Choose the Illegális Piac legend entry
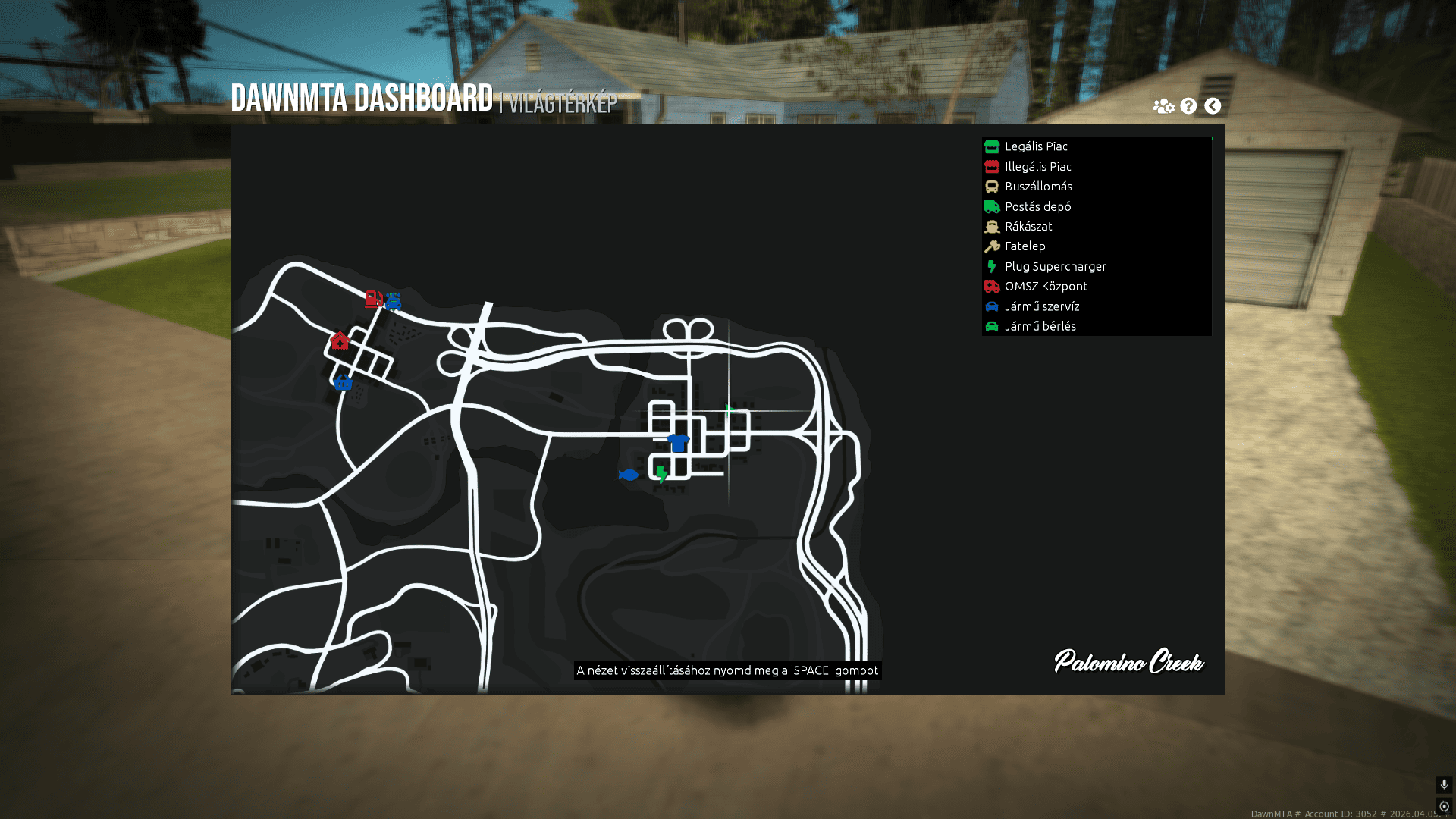 (1037, 166)
